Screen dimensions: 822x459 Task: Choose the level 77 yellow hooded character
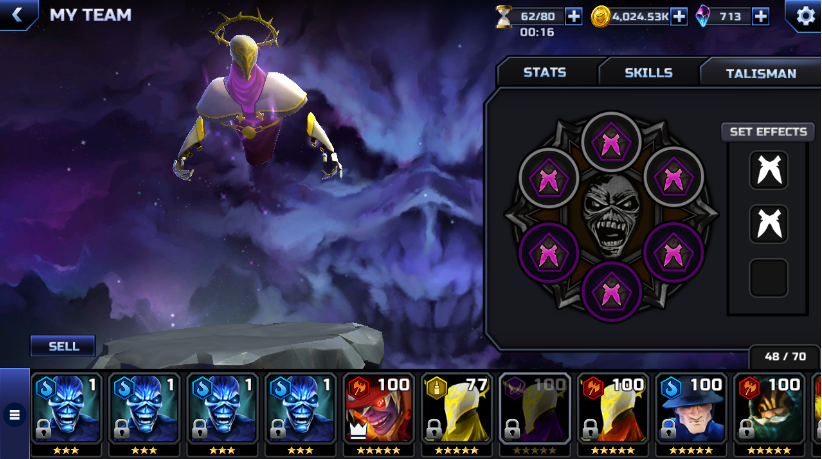(455, 408)
